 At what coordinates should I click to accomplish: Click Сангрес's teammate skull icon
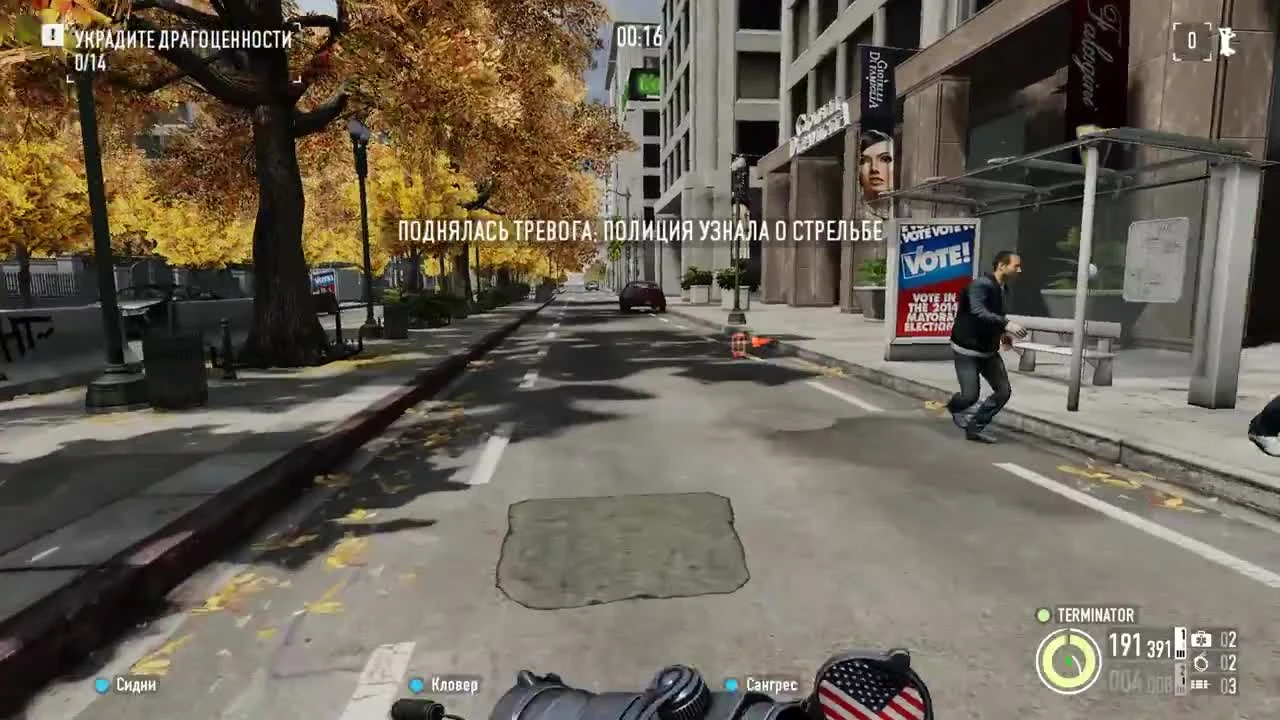(733, 685)
